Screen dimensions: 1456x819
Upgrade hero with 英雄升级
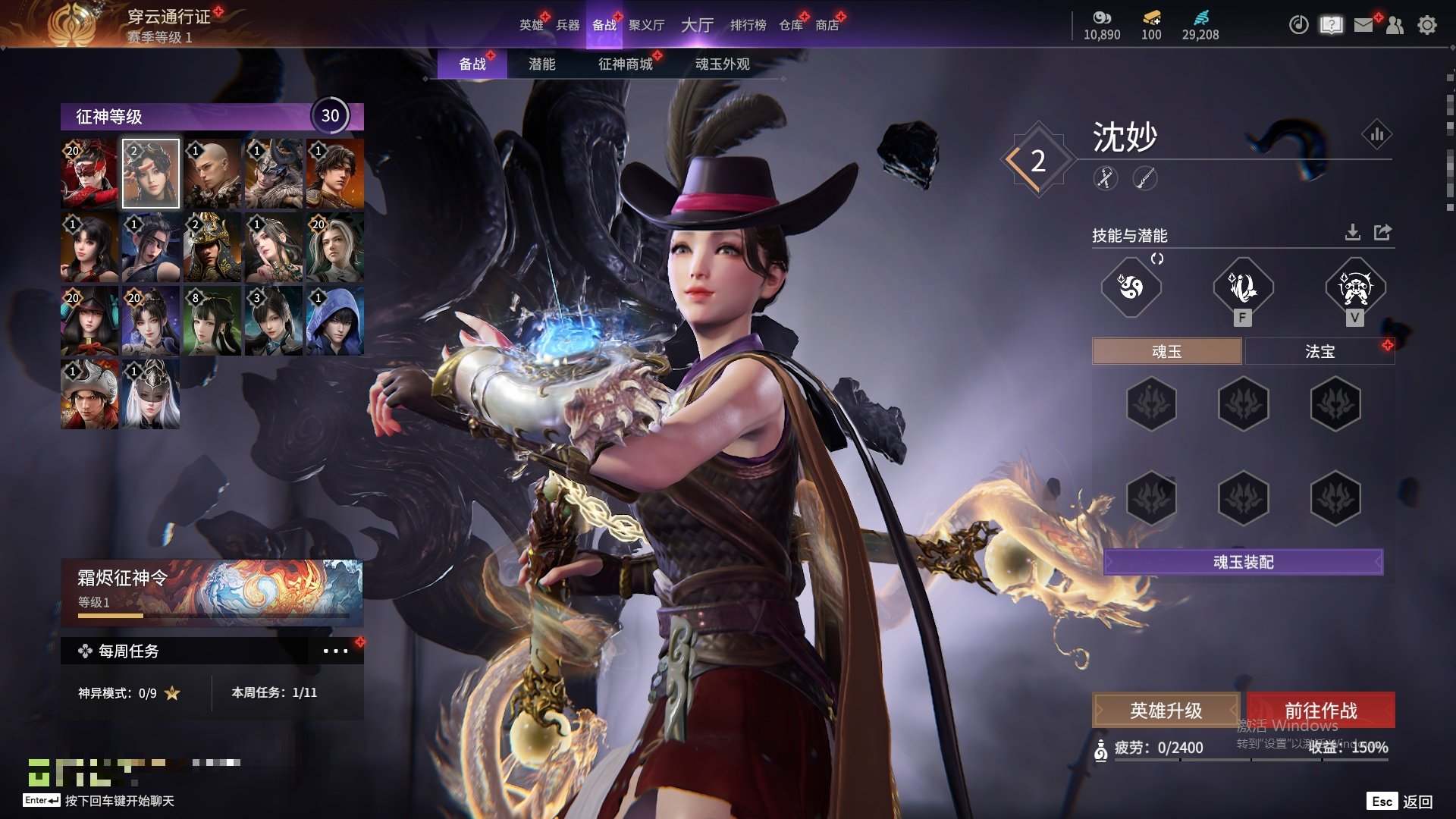[1166, 711]
